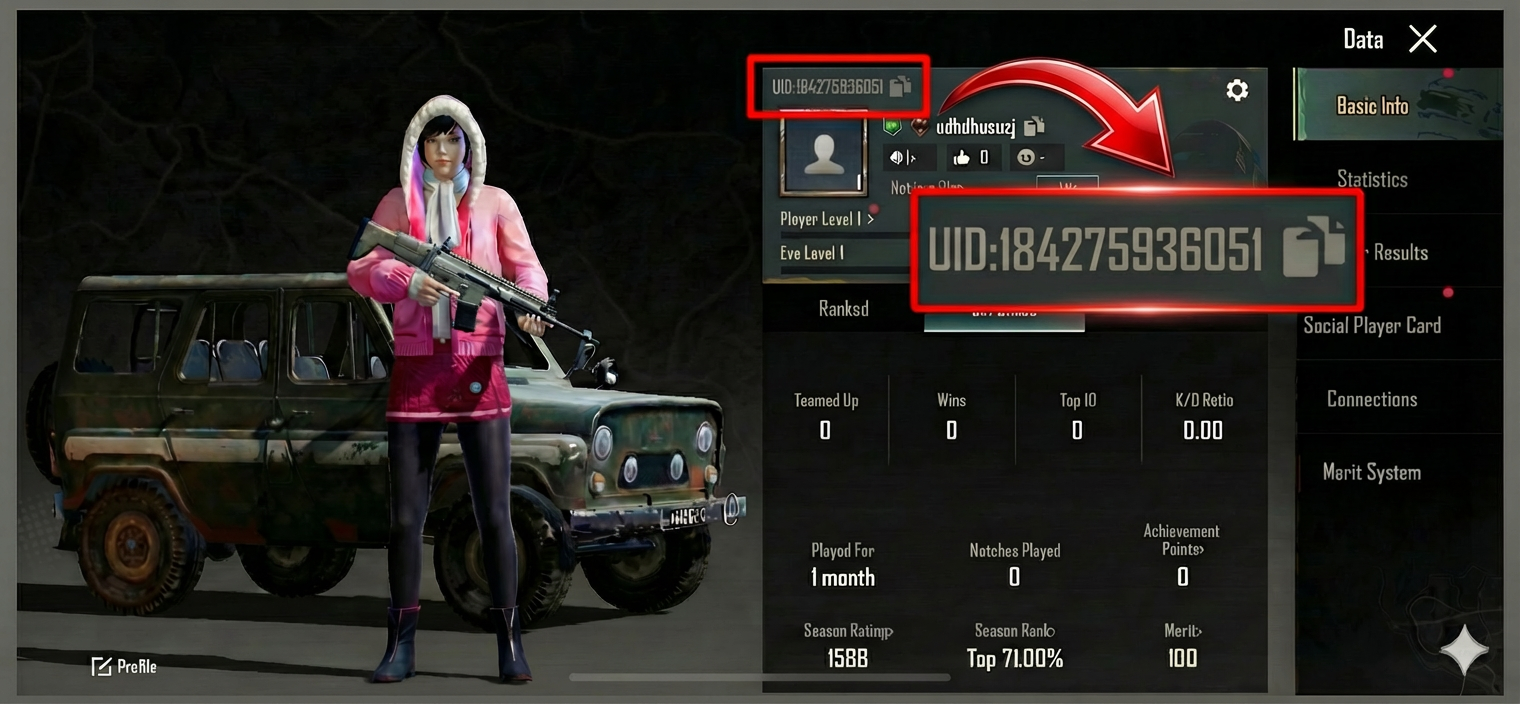Show the Social Player Card section
Viewport: 1520px width, 704px height.
point(1372,325)
